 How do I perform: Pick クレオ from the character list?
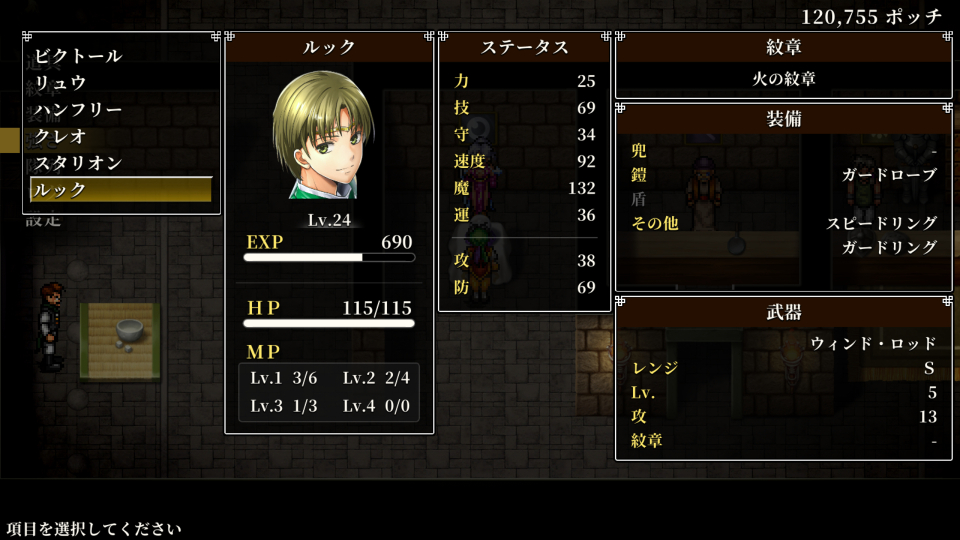click(x=61, y=136)
